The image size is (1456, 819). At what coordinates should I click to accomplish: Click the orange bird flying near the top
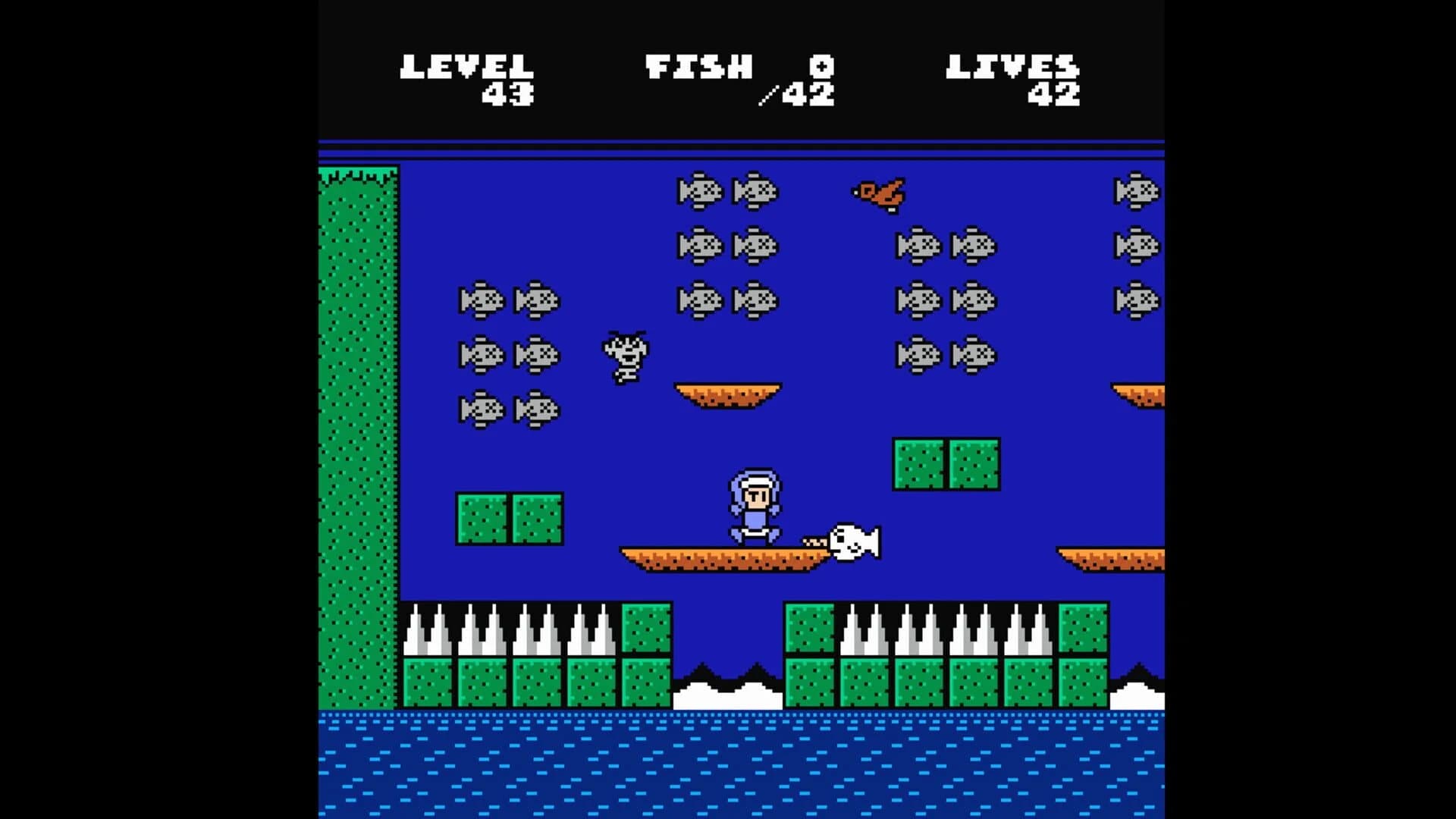[x=880, y=193]
